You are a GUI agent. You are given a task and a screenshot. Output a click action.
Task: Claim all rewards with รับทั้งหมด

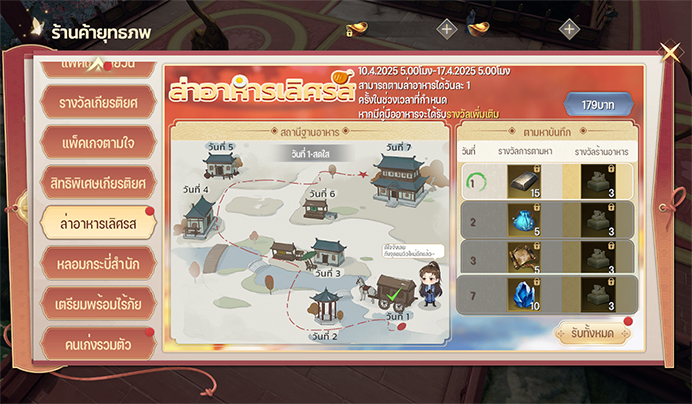[589, 333]
